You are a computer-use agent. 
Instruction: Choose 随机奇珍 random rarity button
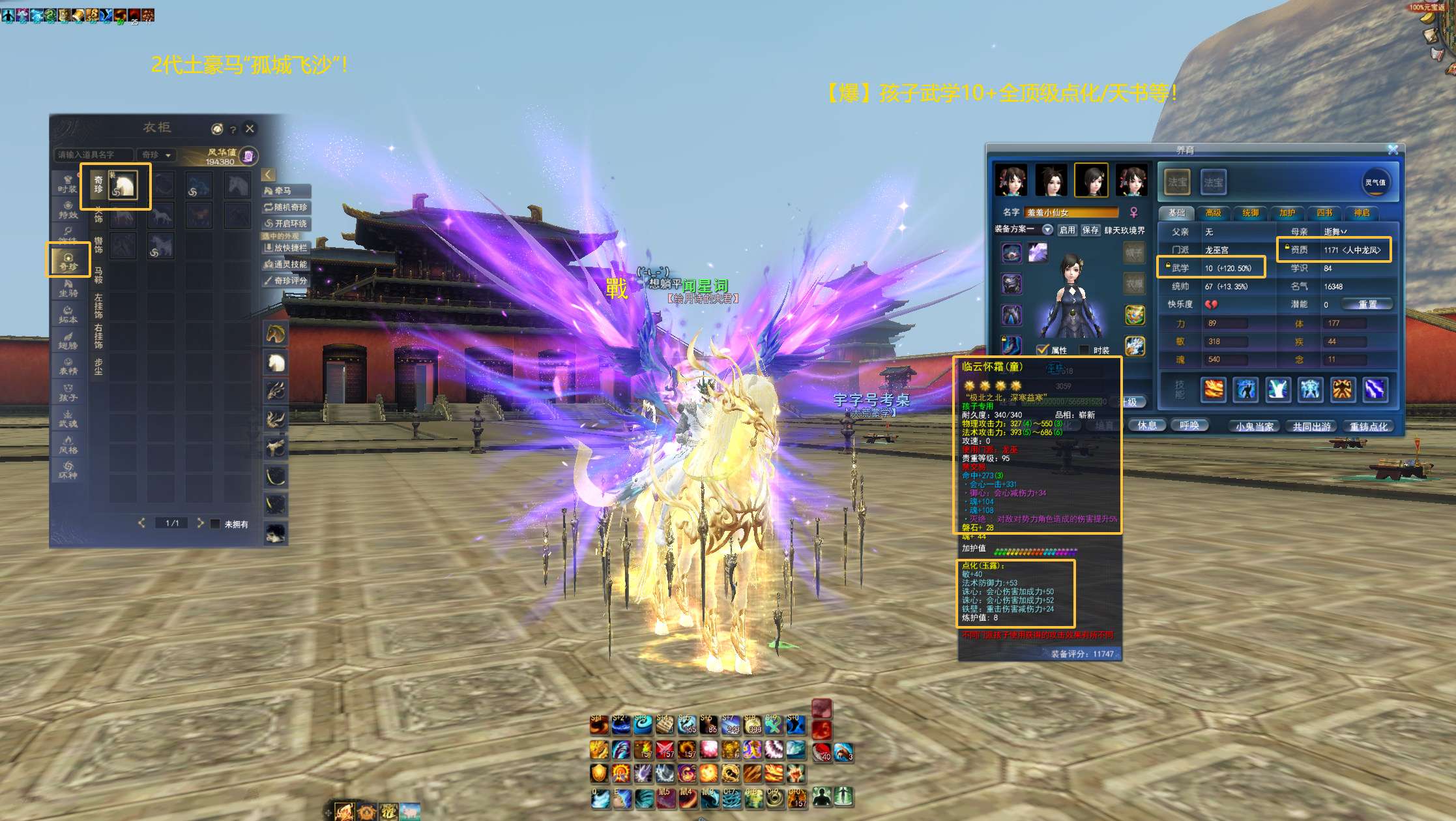click(285, 207)
